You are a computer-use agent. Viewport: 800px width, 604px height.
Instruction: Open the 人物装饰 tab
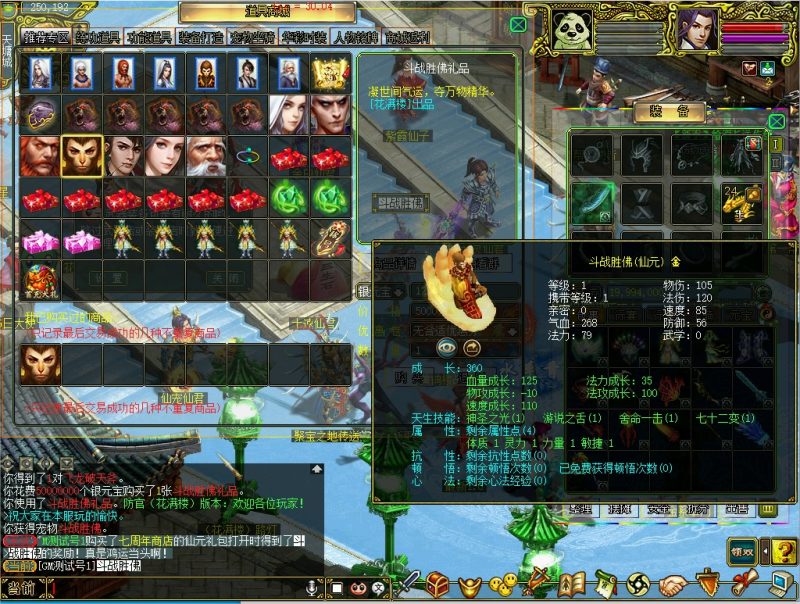point(355,38)
